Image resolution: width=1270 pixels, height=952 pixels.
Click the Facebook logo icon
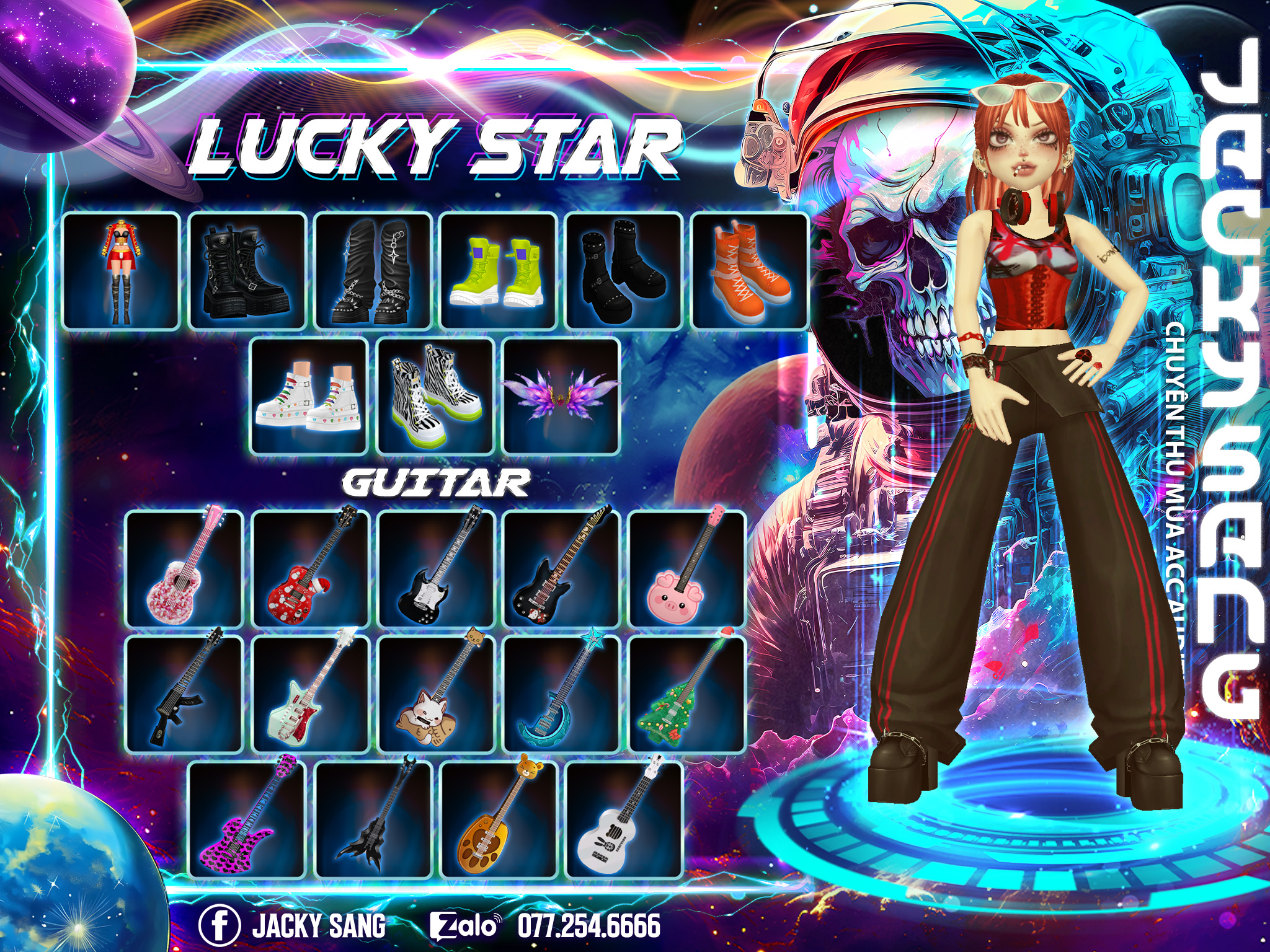(220, 925)
